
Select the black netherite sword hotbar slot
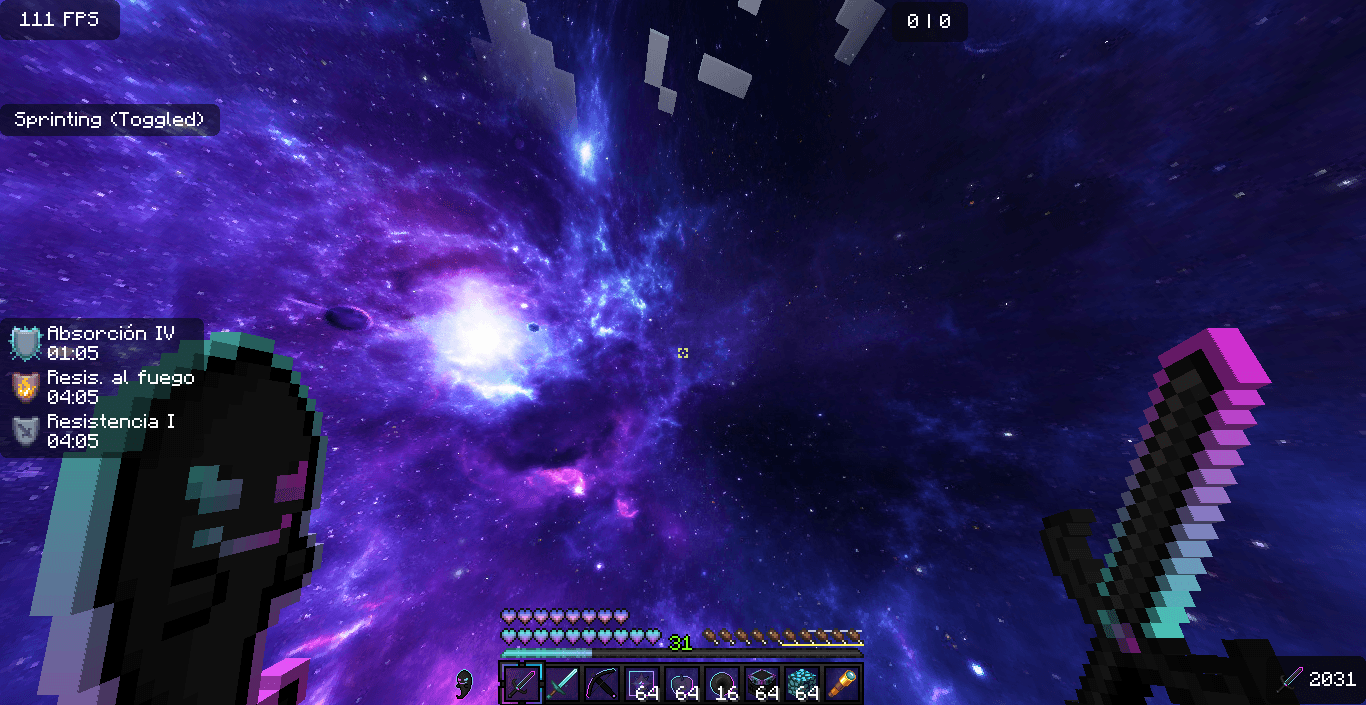[x=521, y=684]
